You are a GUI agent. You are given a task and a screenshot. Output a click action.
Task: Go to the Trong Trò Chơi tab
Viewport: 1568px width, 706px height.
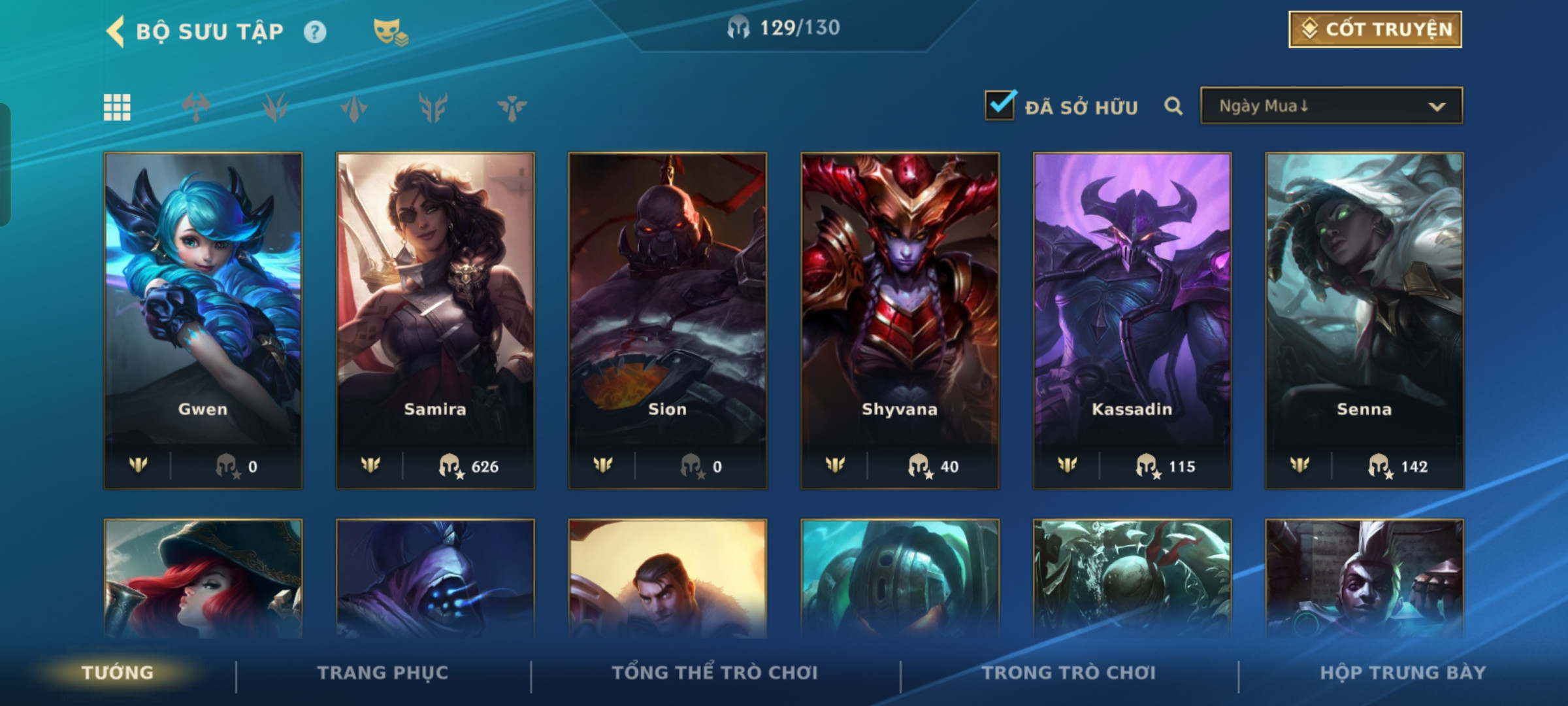pos(1069,673)
